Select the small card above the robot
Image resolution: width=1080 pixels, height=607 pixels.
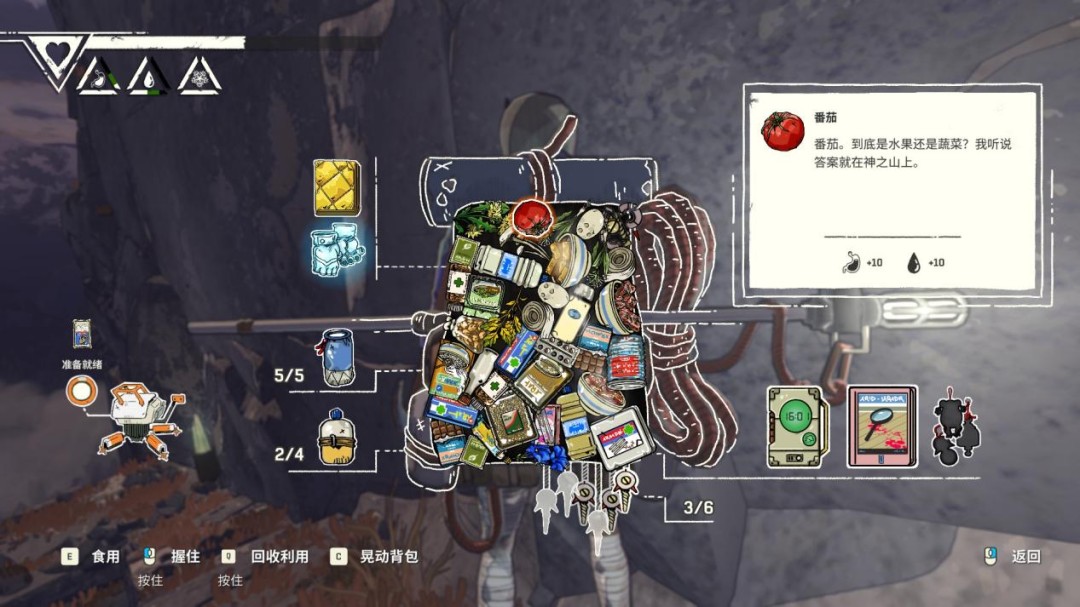(82, 334)
